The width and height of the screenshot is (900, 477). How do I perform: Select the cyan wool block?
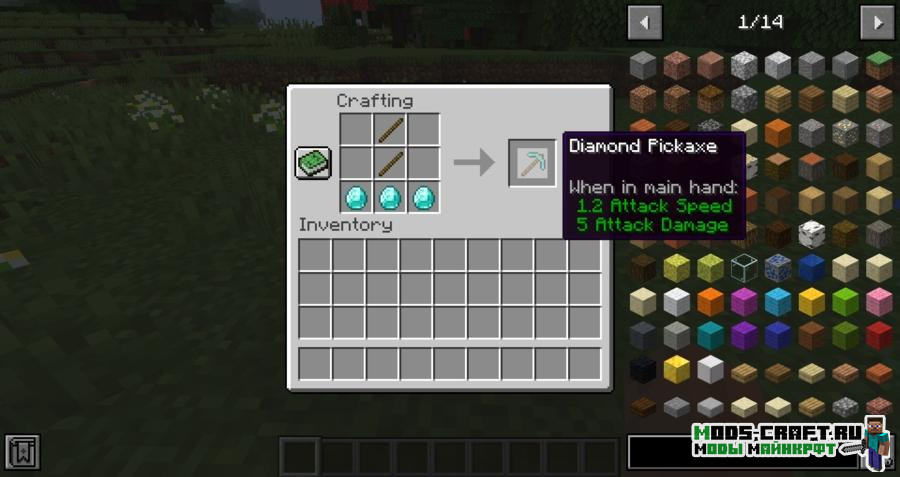[x=710, y=336]
